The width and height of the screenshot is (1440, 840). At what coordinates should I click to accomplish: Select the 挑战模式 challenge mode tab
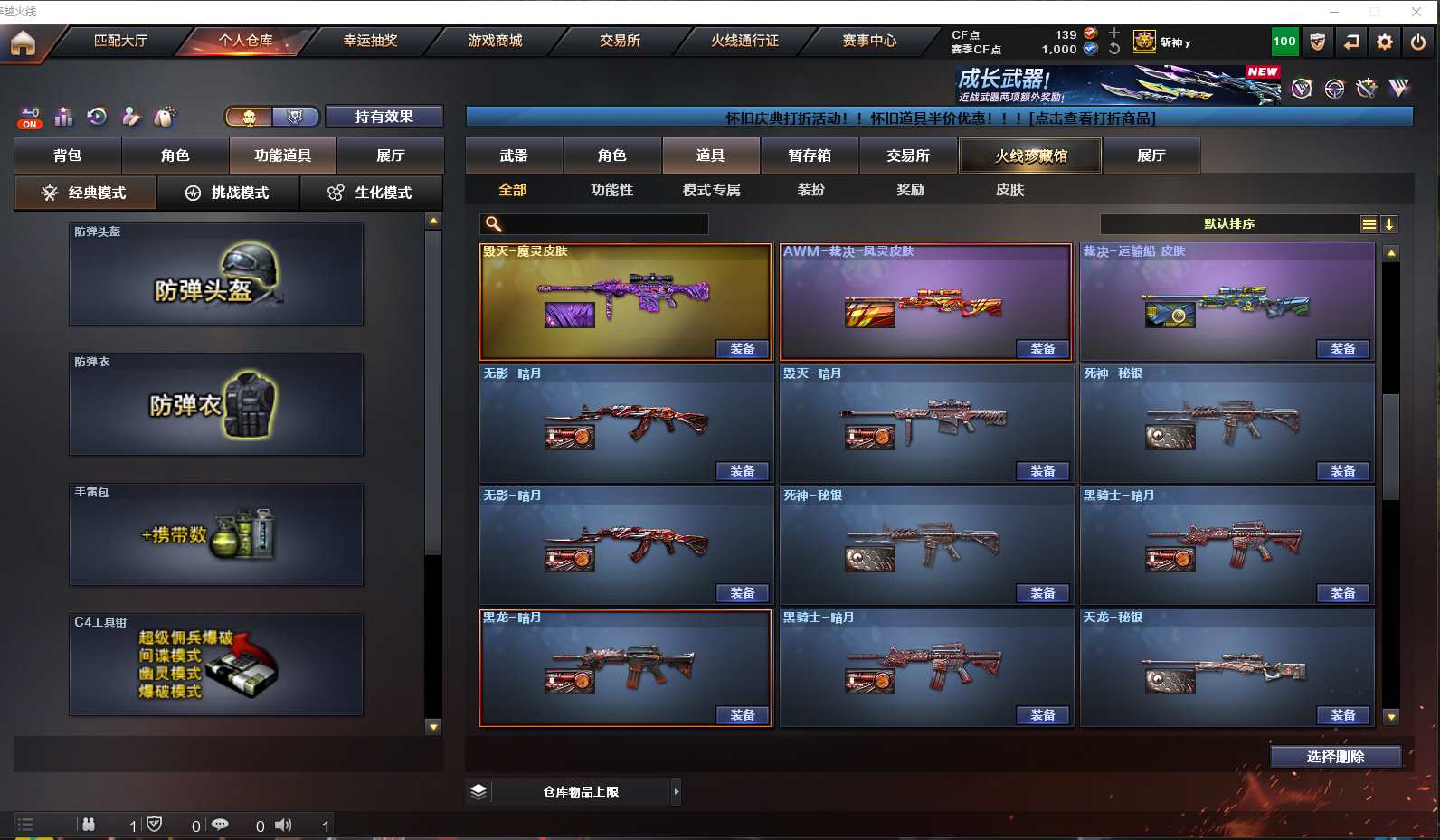pos(228,193)
